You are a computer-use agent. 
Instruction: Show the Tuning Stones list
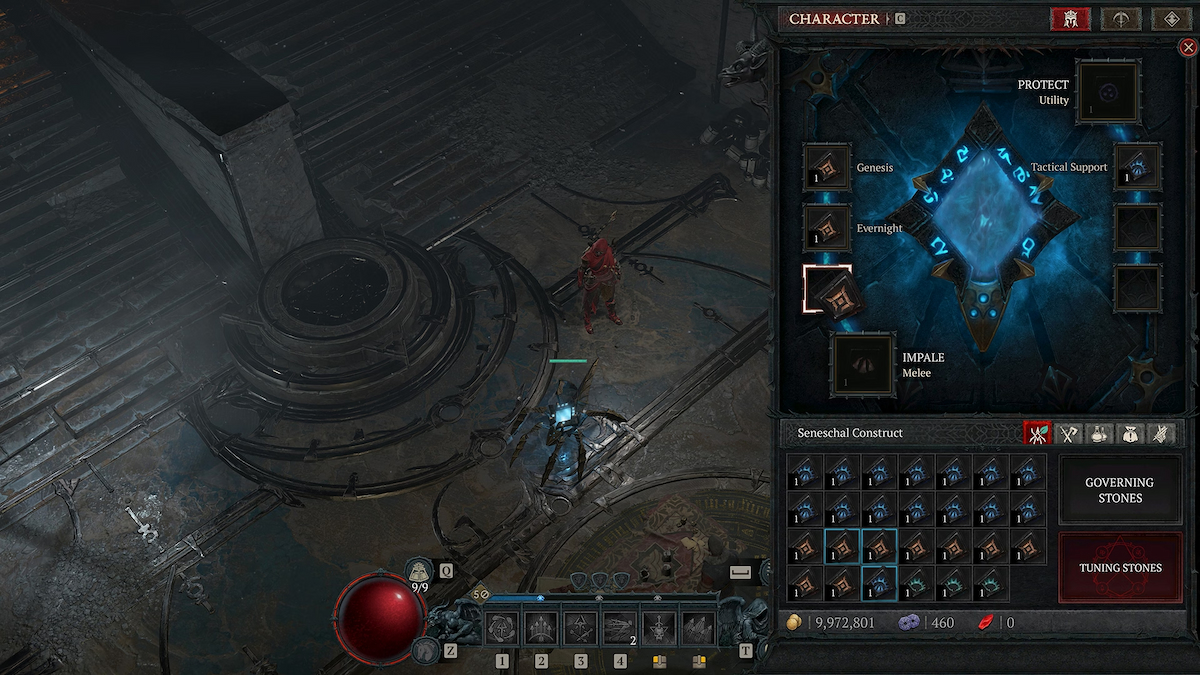tap(1119, 567)
